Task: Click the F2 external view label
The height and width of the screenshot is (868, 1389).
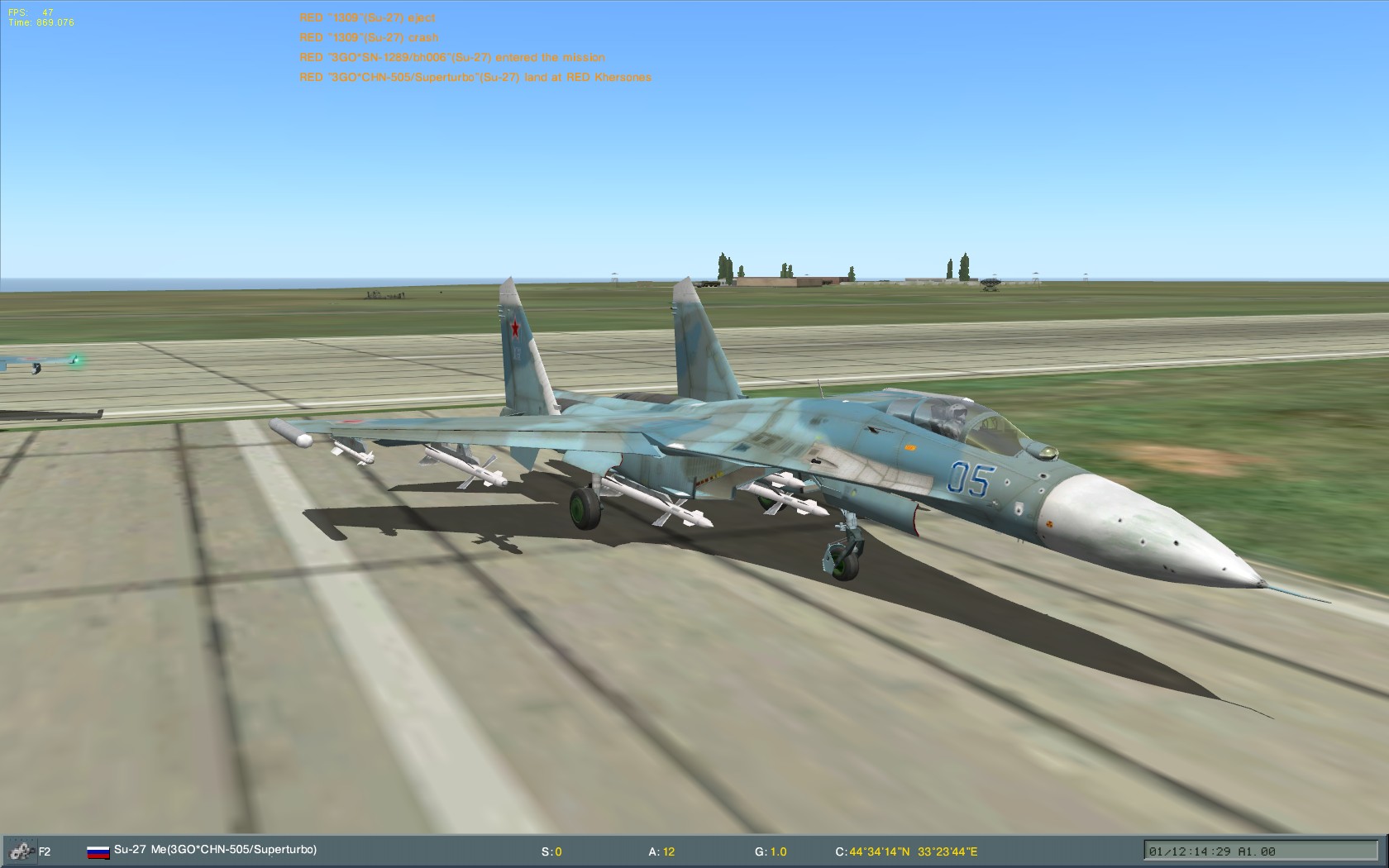Action: click(44, 851)
